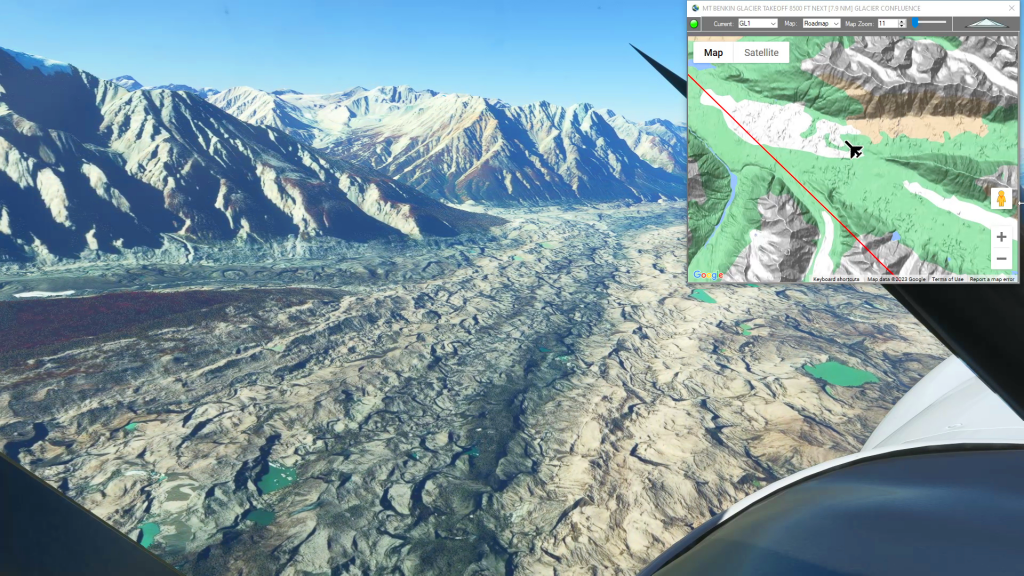Click the Google logo on the map
This screenshot has height=576, width=1024.
(x=707, y=275)
